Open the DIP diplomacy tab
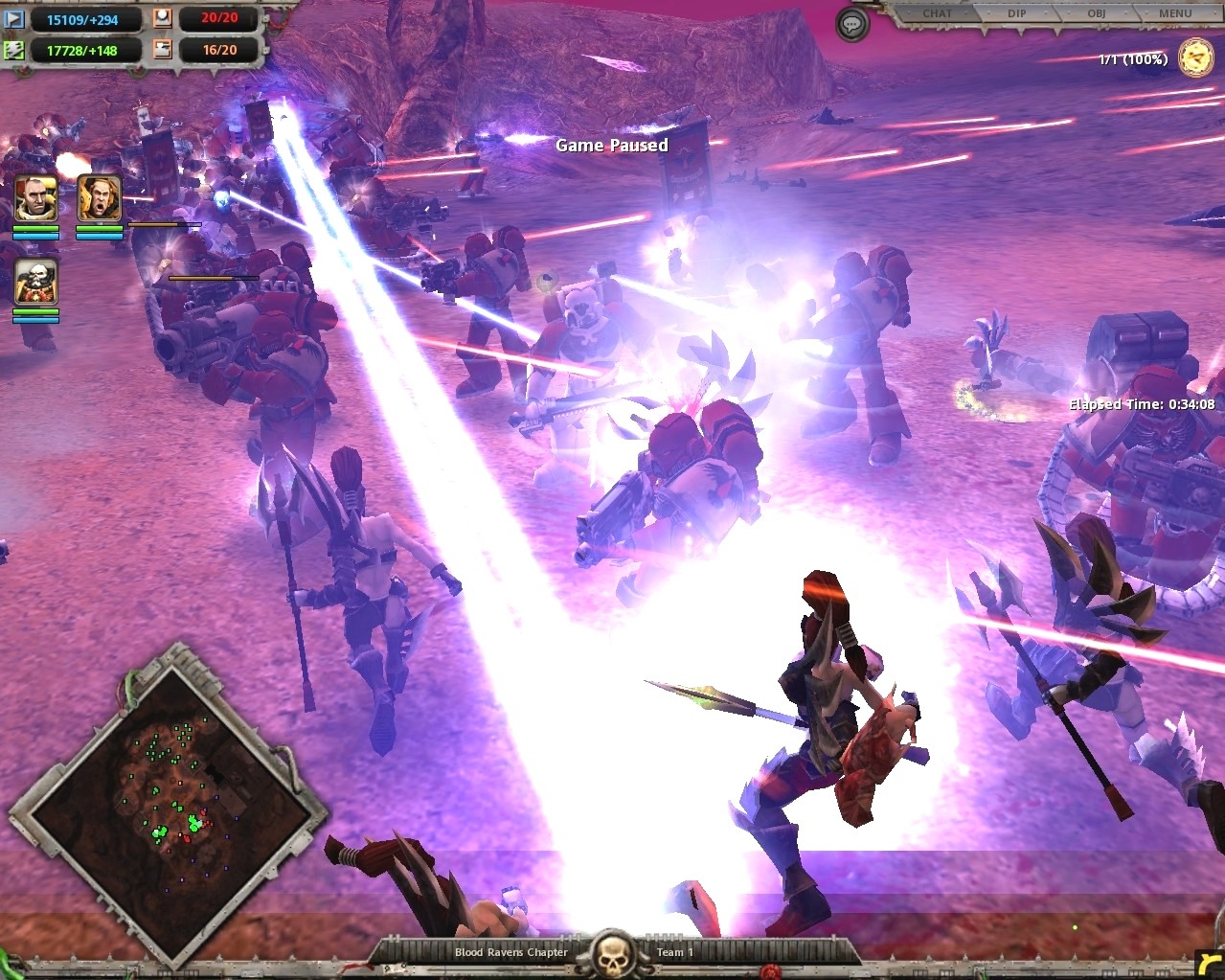The height and width of the screenshot is (980, 1225). [1016, 13]
